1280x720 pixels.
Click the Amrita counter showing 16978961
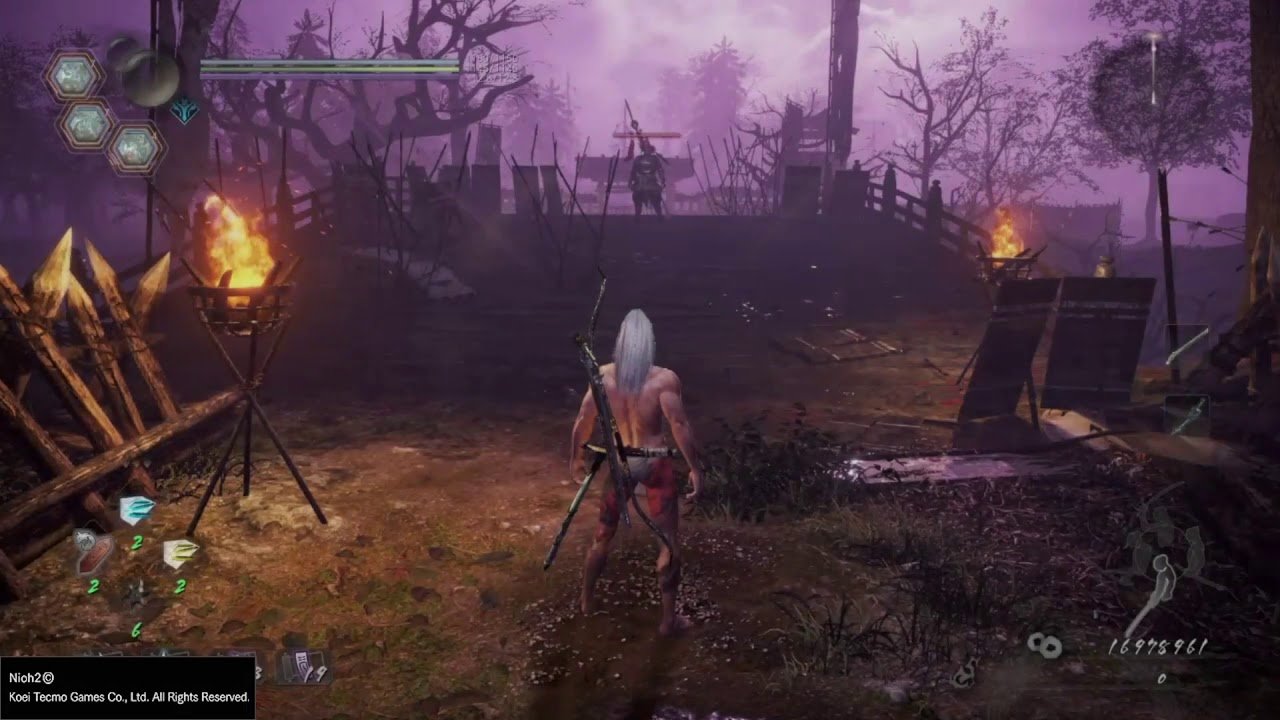(x=1158, y=648)
